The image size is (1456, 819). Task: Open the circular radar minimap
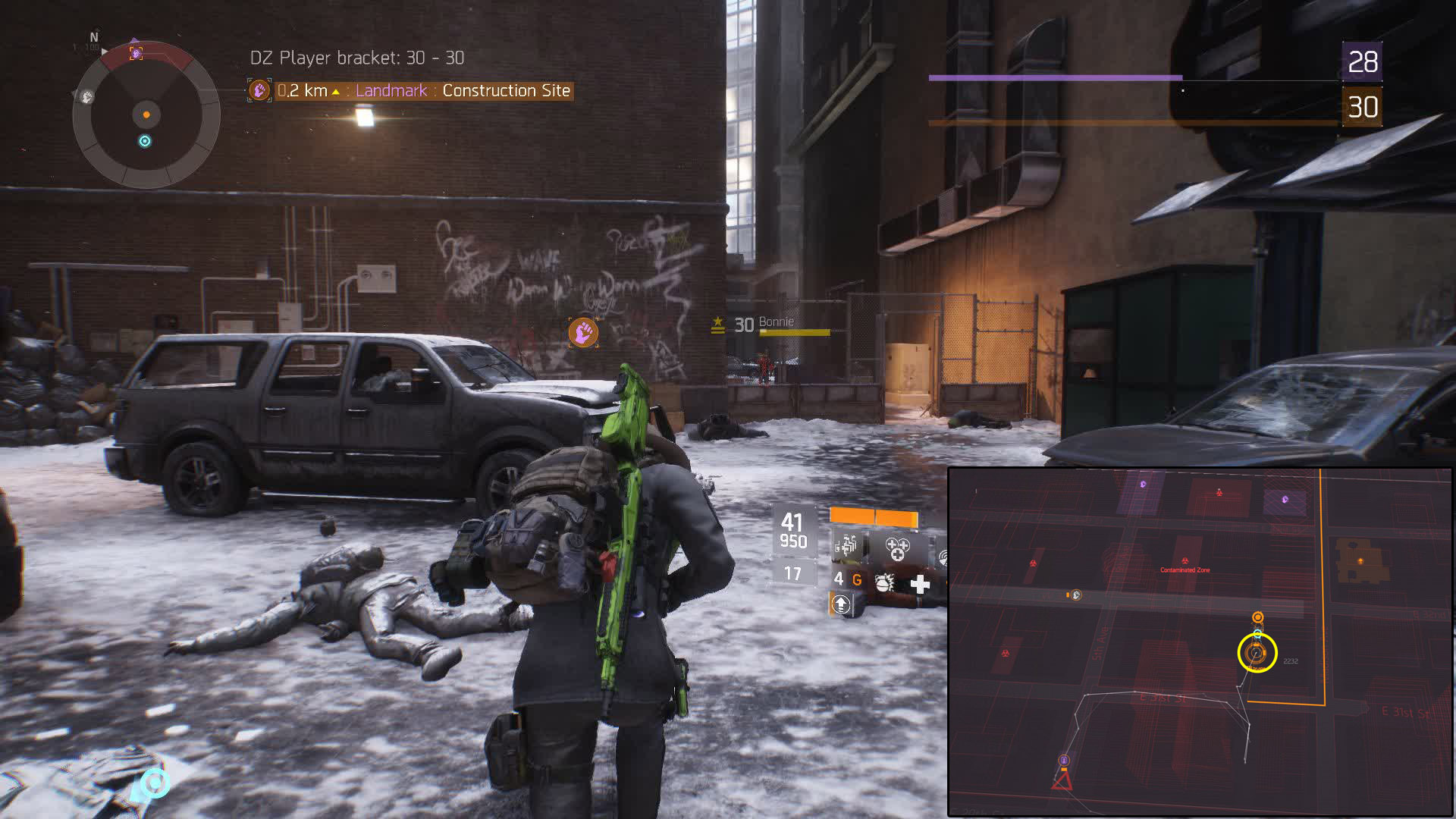[x=146, y=115]
